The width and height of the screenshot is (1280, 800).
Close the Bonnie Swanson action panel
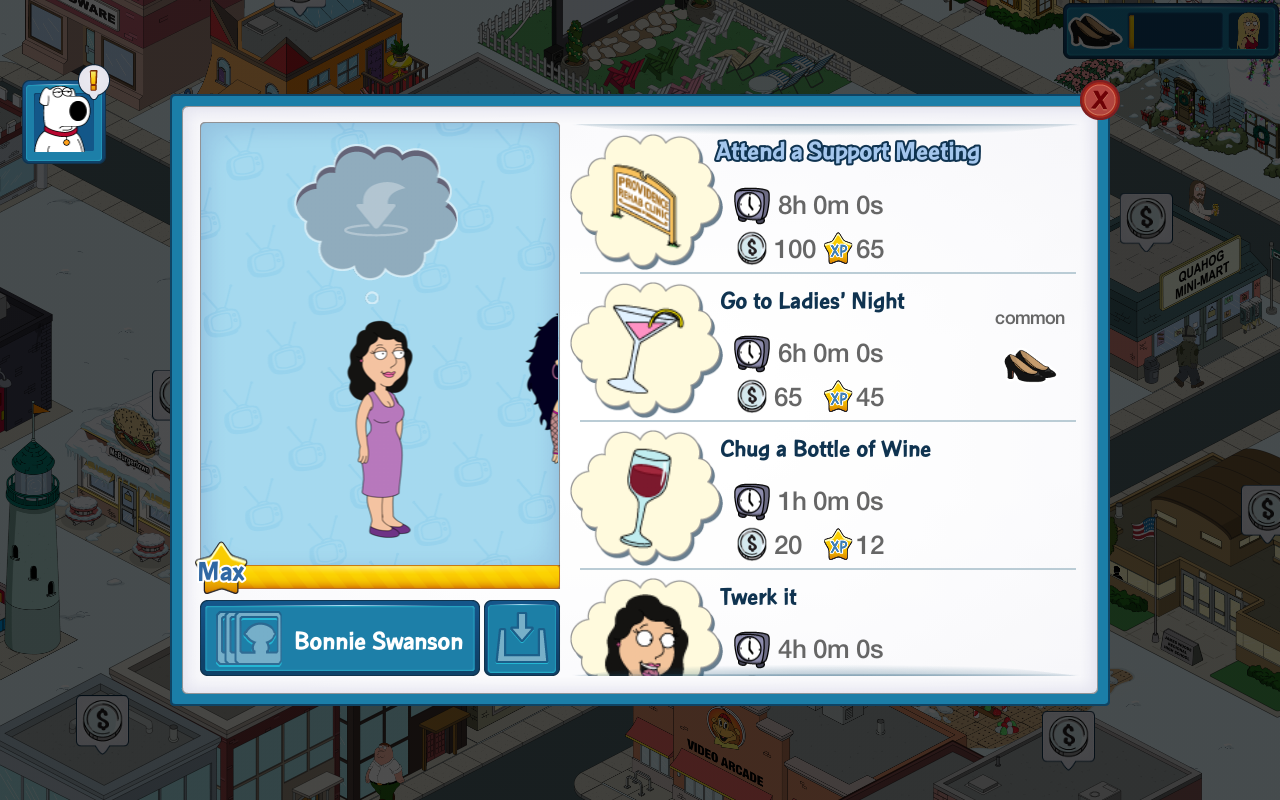(1098, 100)
